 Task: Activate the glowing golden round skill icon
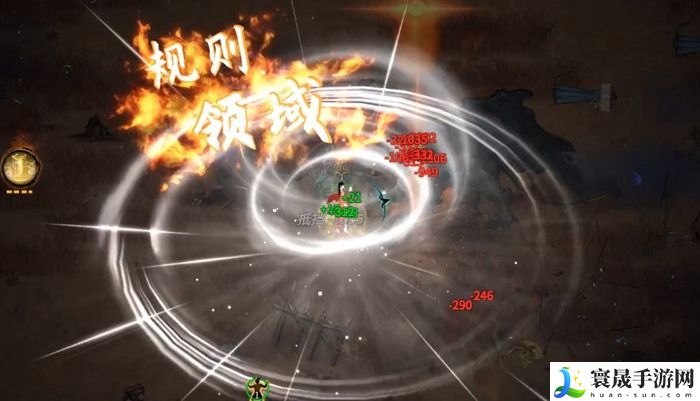click(x=17, y=165)
